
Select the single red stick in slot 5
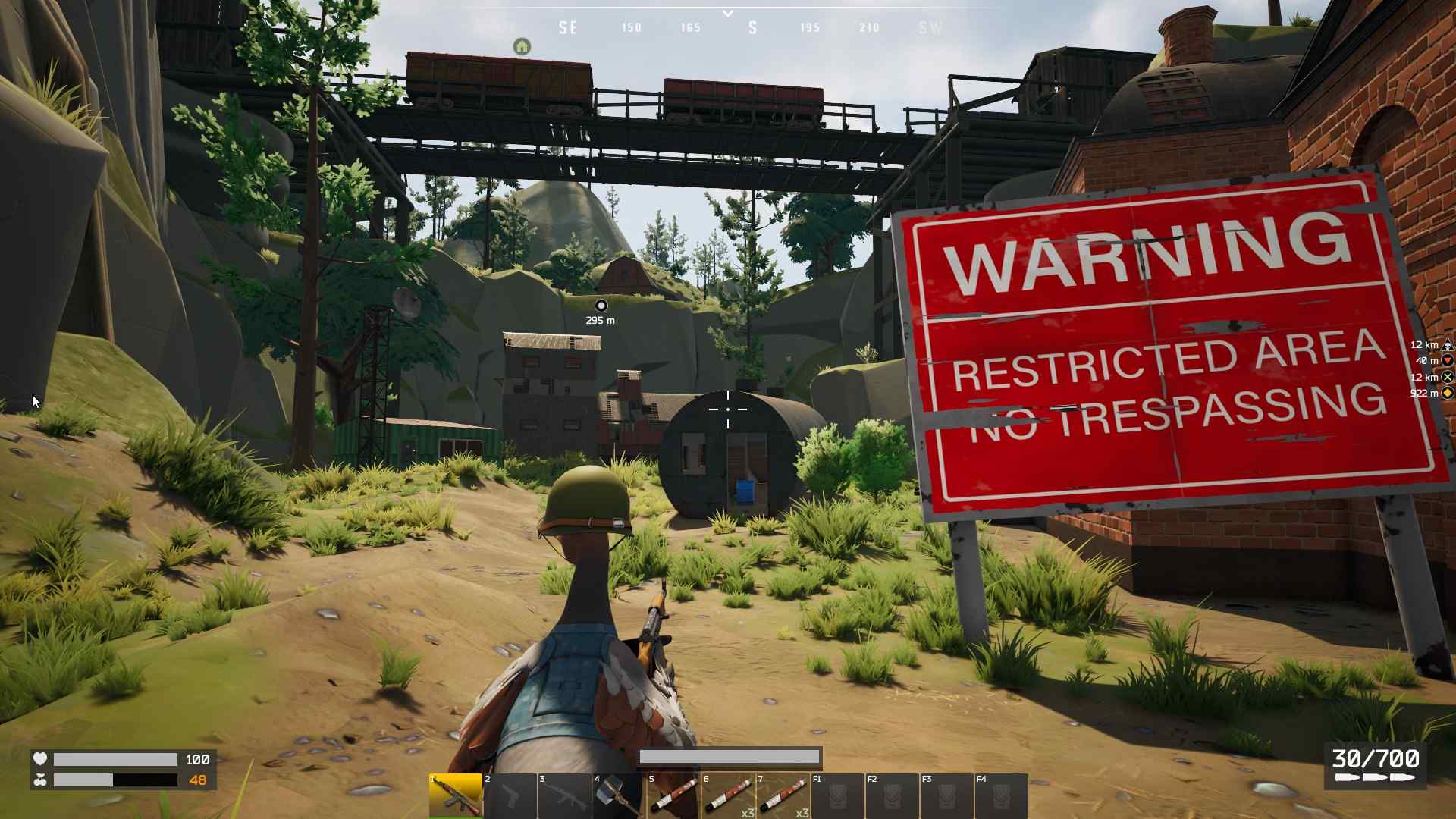click(x=673, y=795)
